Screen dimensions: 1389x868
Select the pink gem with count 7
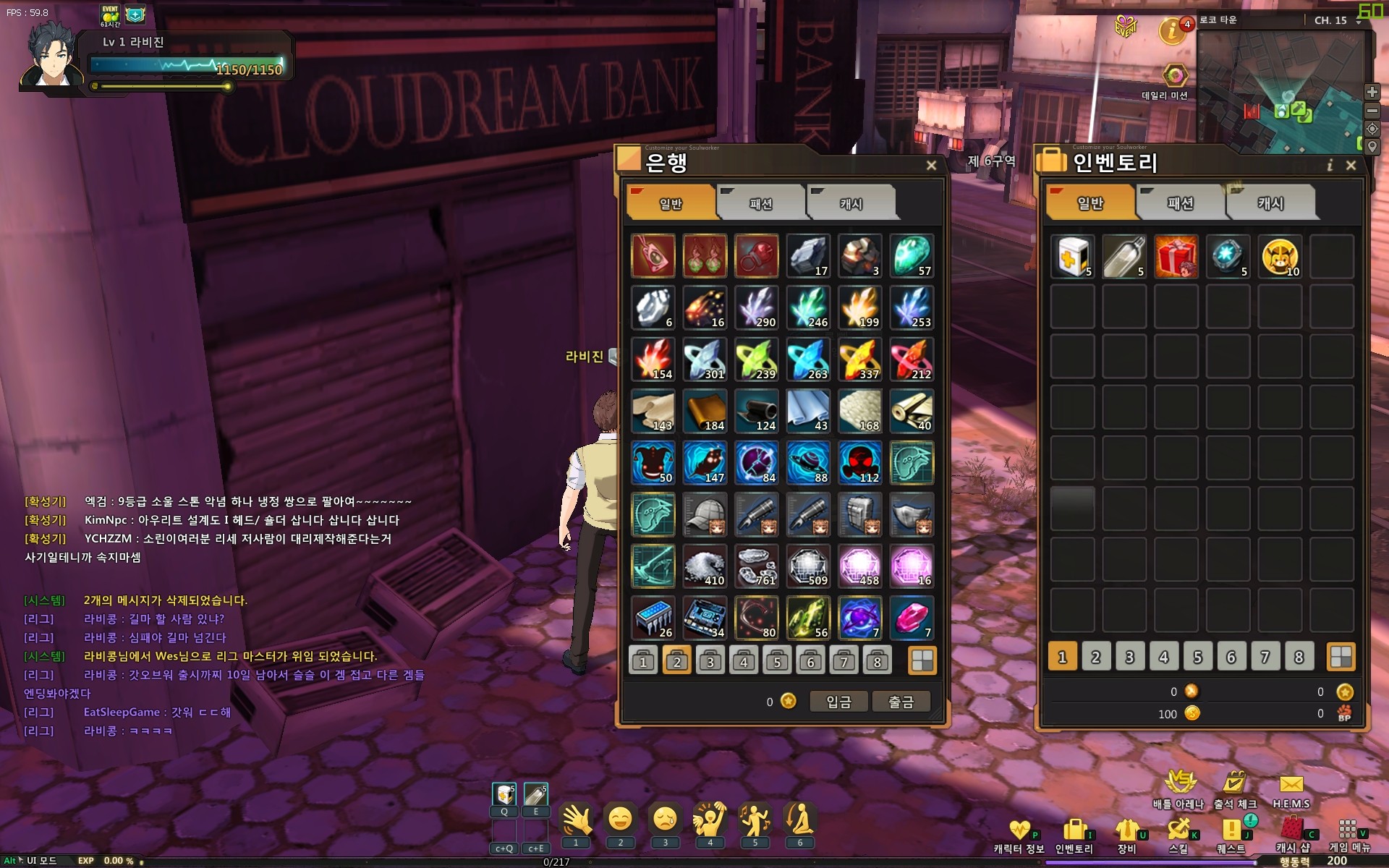tap(912, 618)
